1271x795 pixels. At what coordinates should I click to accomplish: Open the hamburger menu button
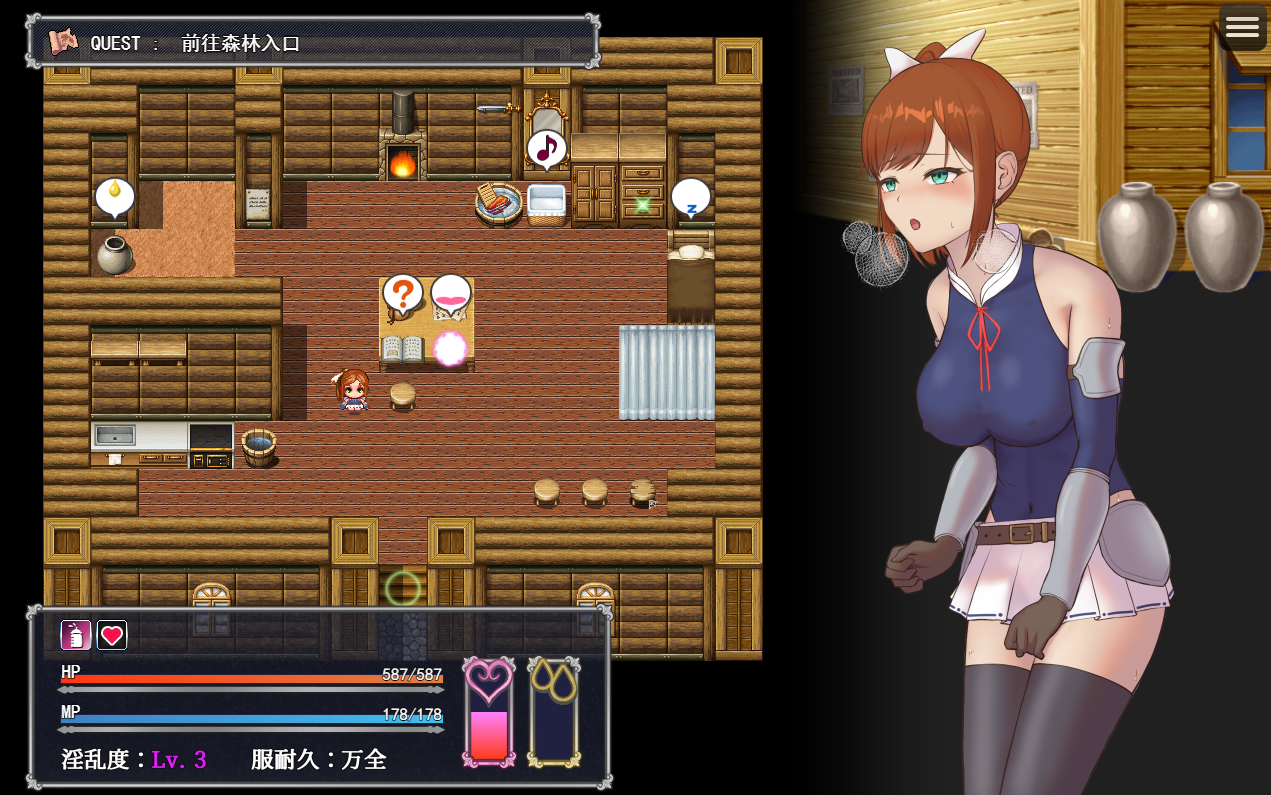point(1242,27)
